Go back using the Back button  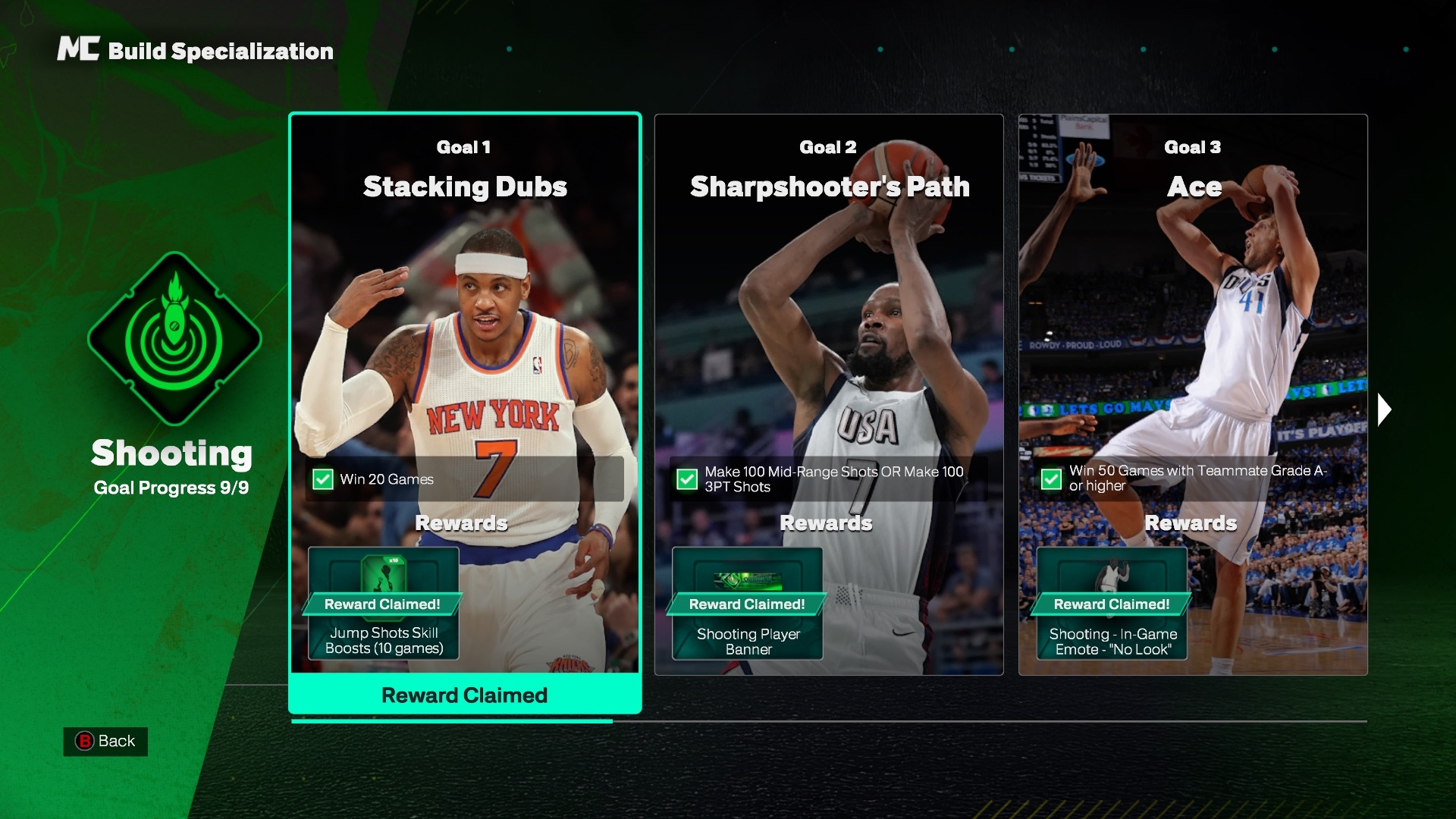(105, 741)
